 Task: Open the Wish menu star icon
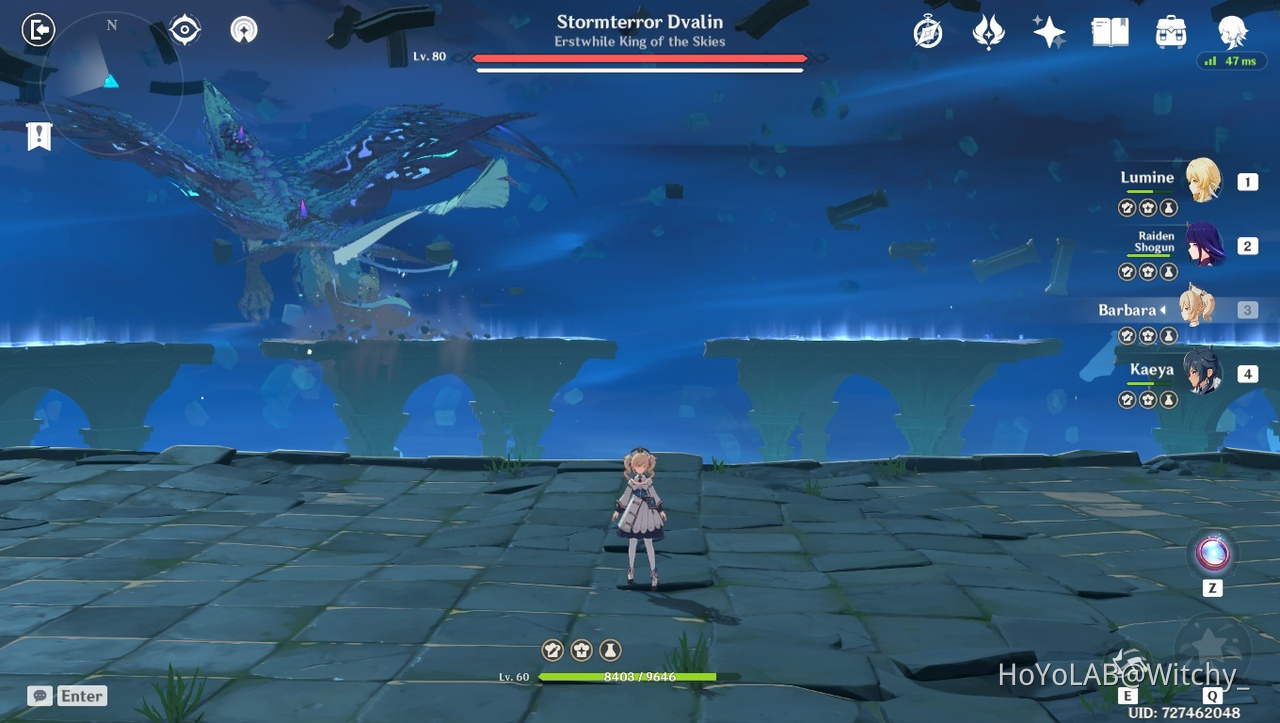(1048, 31)
